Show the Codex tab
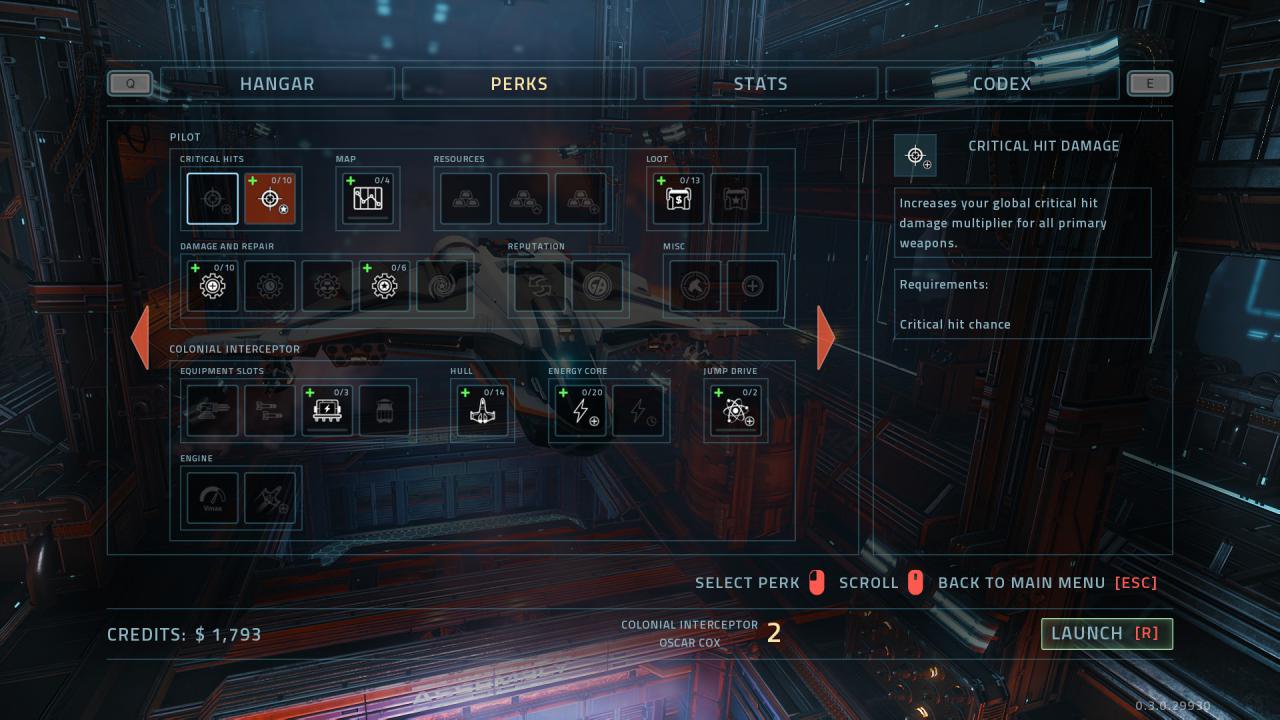This screenshot has width=1280, height=720. (x=1001, y=84)
